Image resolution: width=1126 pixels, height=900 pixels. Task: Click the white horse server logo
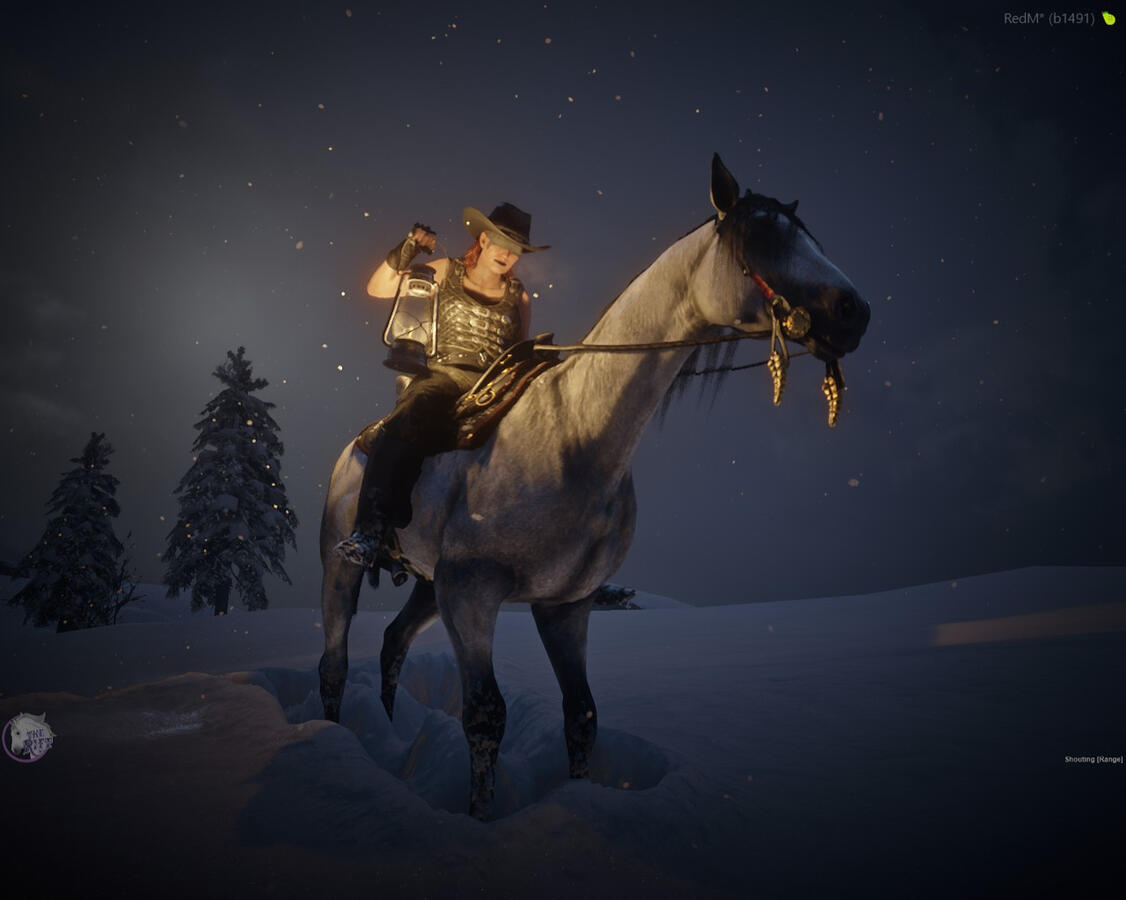pyautogui.click(x=28, y=737)
